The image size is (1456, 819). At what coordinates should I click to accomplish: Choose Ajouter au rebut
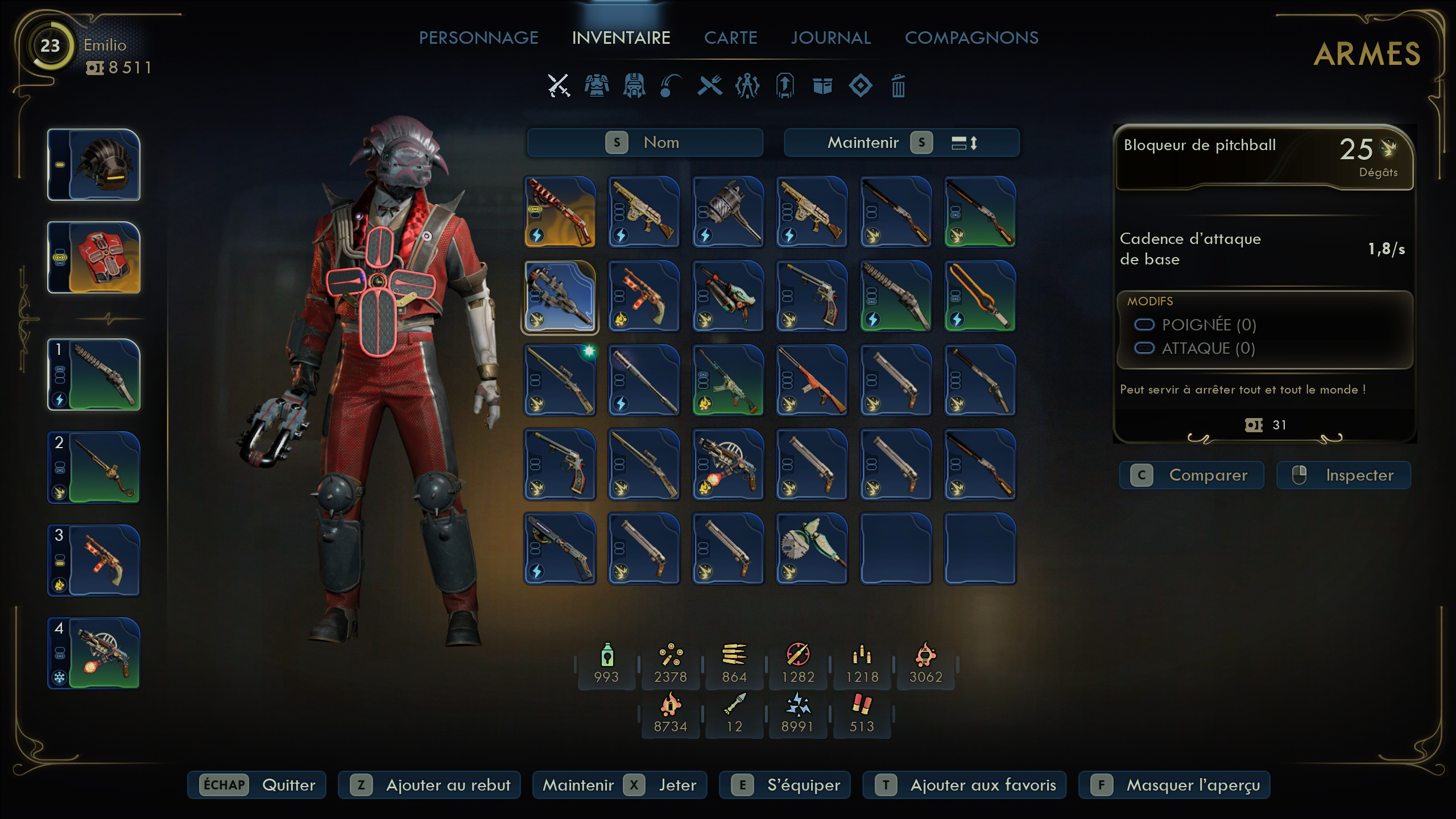point(429,785)
